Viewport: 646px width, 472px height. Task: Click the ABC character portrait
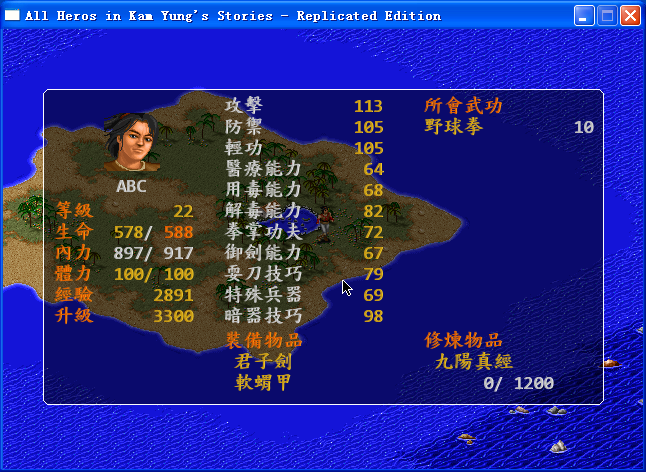coord(131,141)
